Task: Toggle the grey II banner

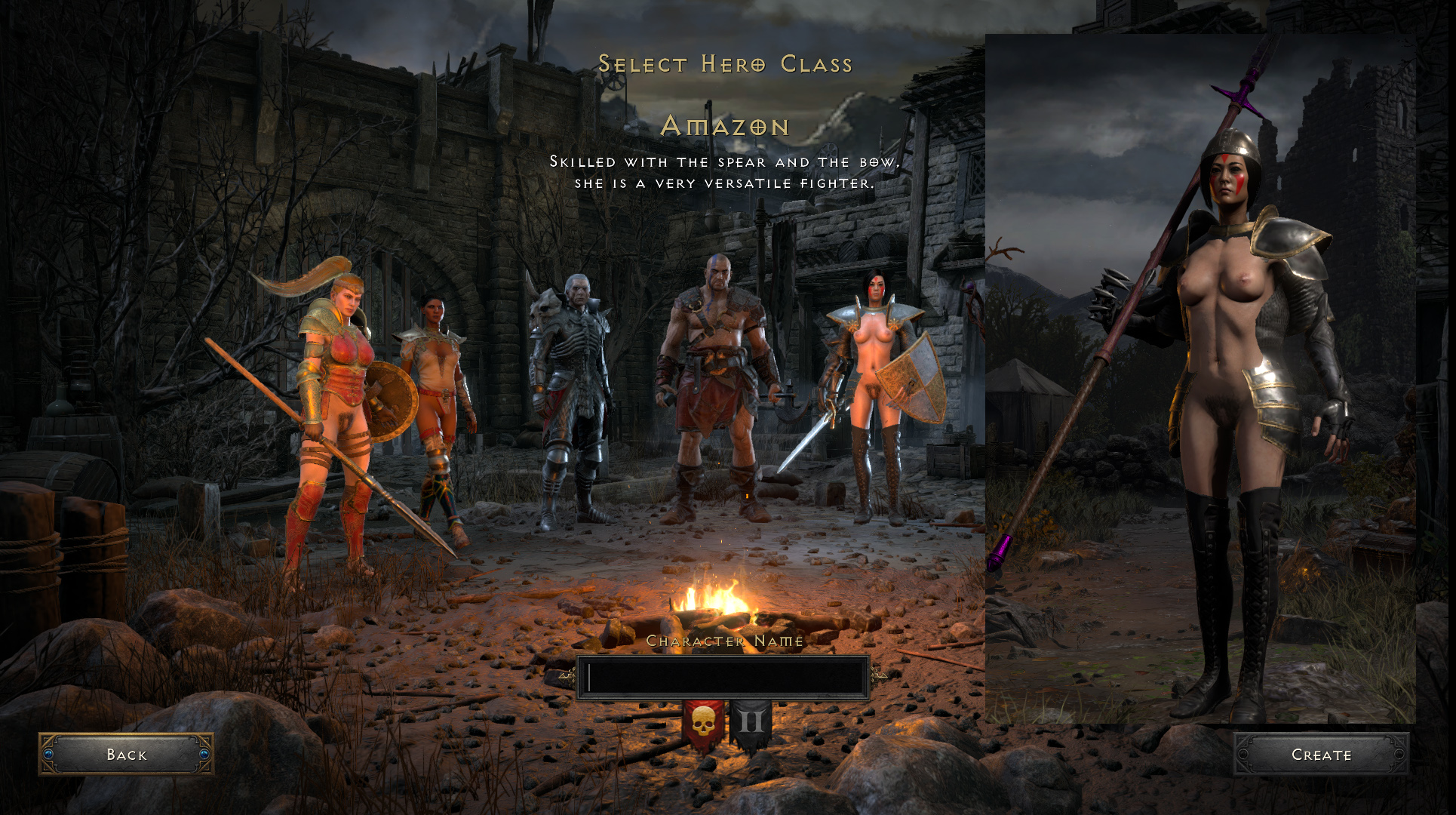Action: pos(751,724)
